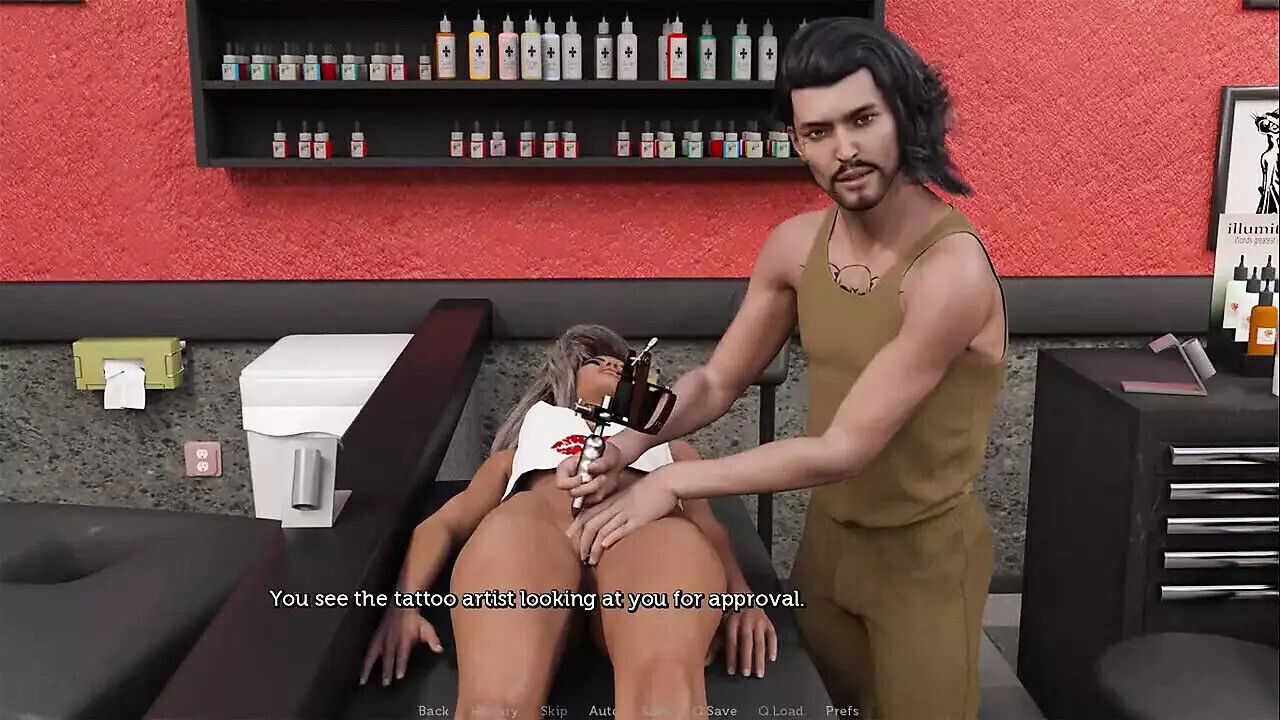Click Back to rewind the dialogue
Image resolution: width=1280 pixels, height=720 pixels.
[x=433, y=711]
